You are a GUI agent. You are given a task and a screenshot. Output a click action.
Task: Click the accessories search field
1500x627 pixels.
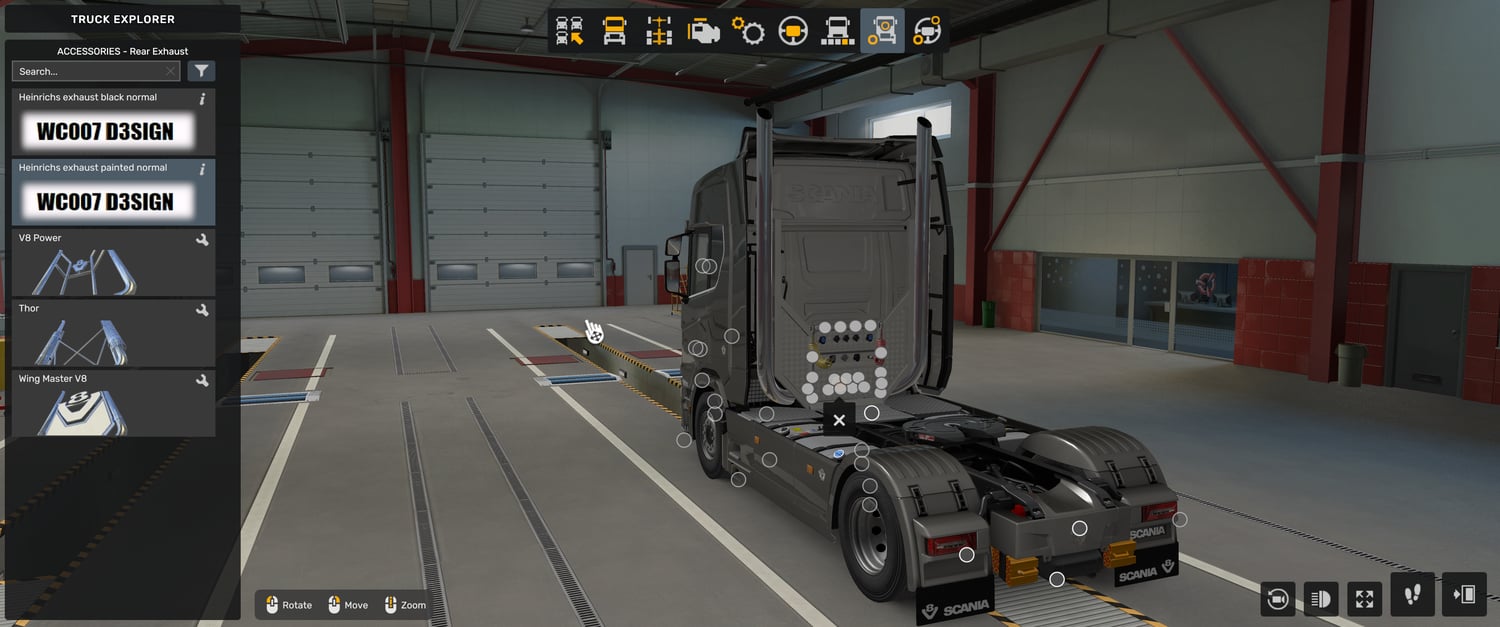click(x=88, y=71)
